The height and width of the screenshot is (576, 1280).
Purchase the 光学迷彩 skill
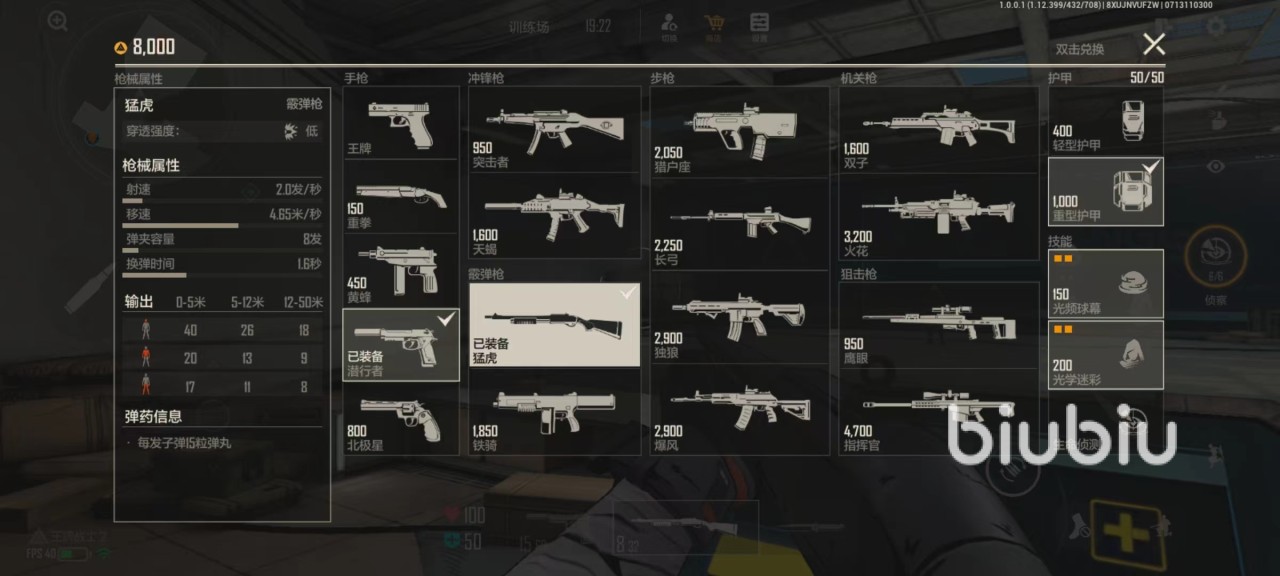pos(1105,354)
